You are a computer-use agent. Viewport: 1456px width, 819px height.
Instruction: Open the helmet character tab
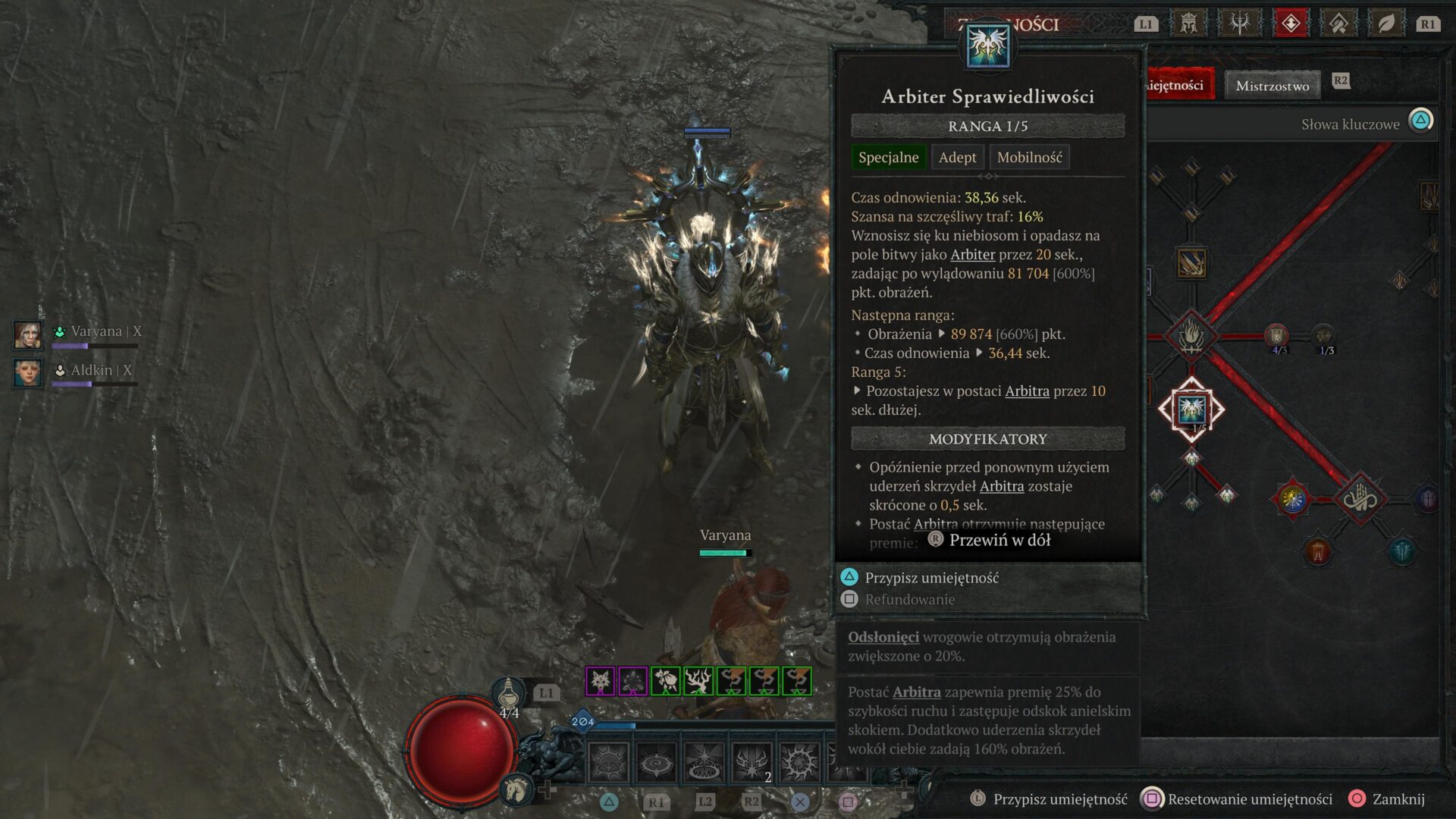point(1189,24)
